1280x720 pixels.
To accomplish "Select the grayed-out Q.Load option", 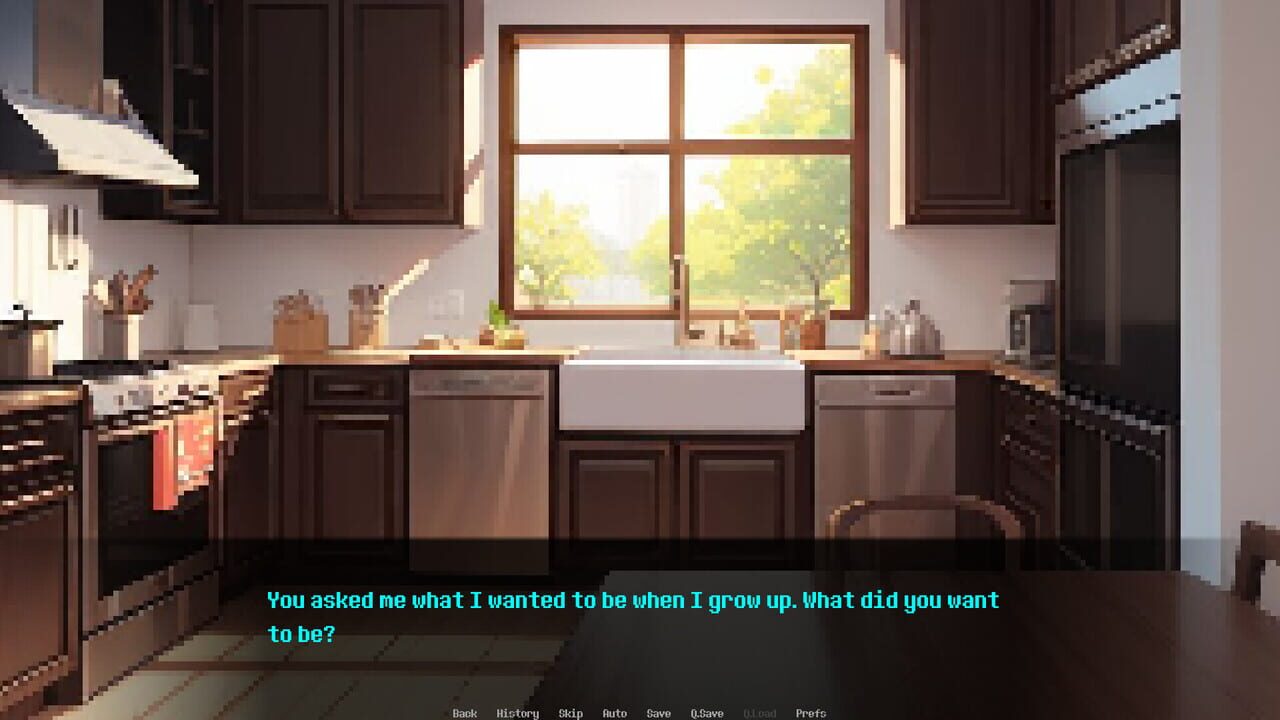I will [759, 713].
